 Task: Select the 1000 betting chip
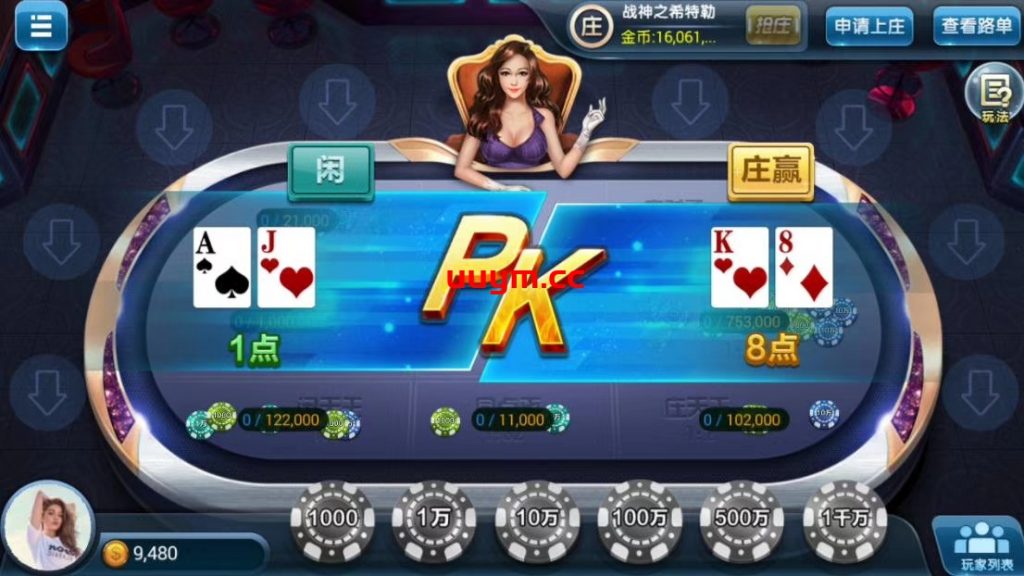[x=332, y=518]
